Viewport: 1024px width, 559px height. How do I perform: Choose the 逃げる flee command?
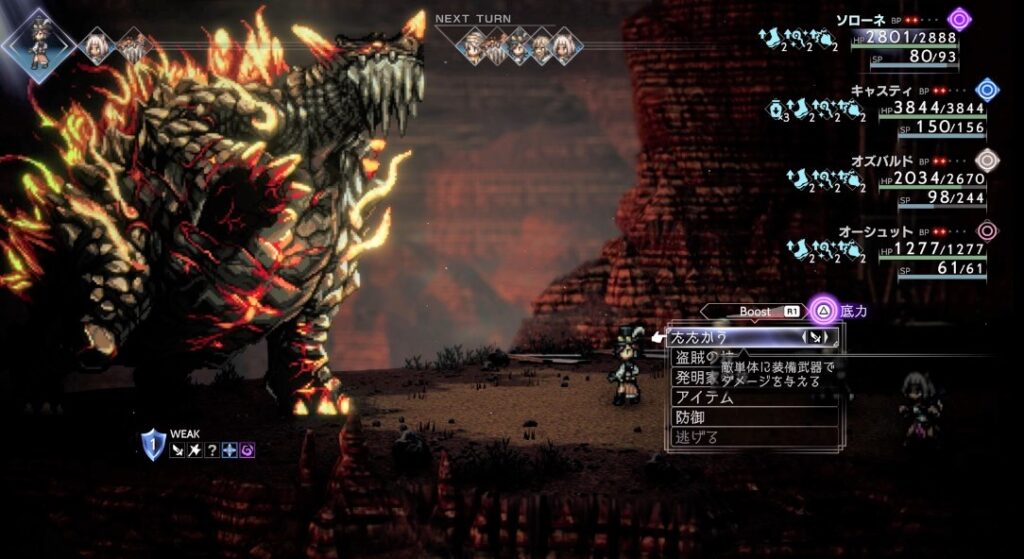697,437
